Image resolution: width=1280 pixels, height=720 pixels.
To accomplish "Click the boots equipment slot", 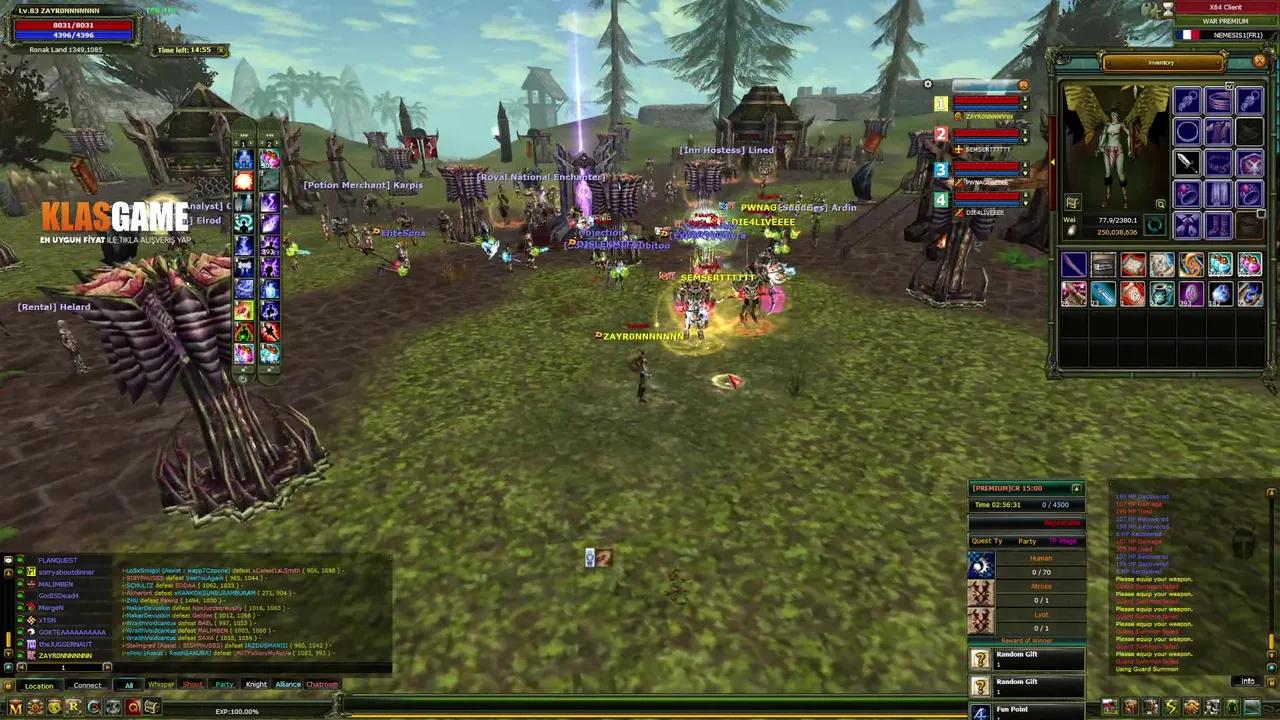I will pos(1218,225).
